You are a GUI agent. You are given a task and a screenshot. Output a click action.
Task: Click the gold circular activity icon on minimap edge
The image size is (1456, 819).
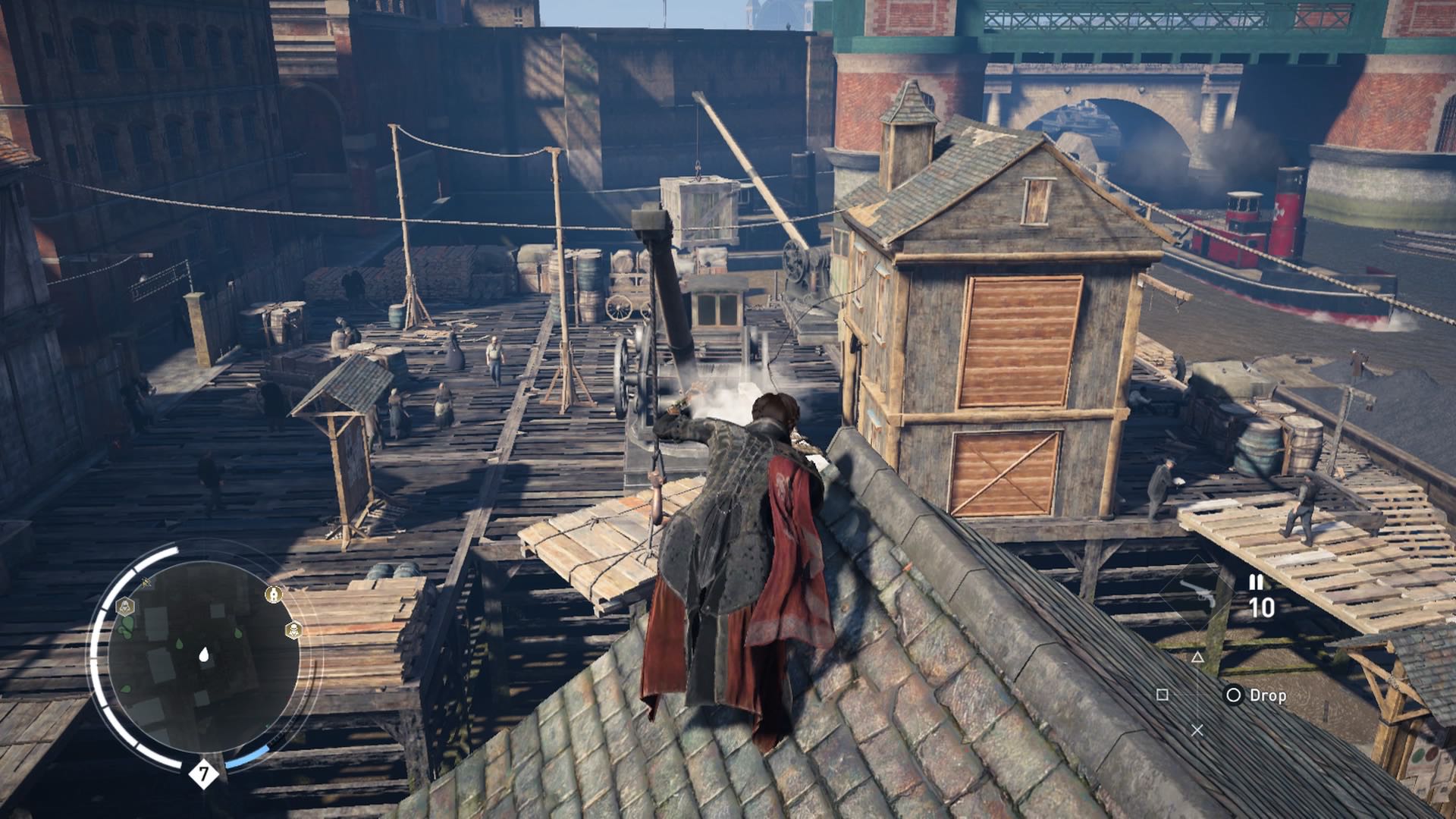[274, 594]
